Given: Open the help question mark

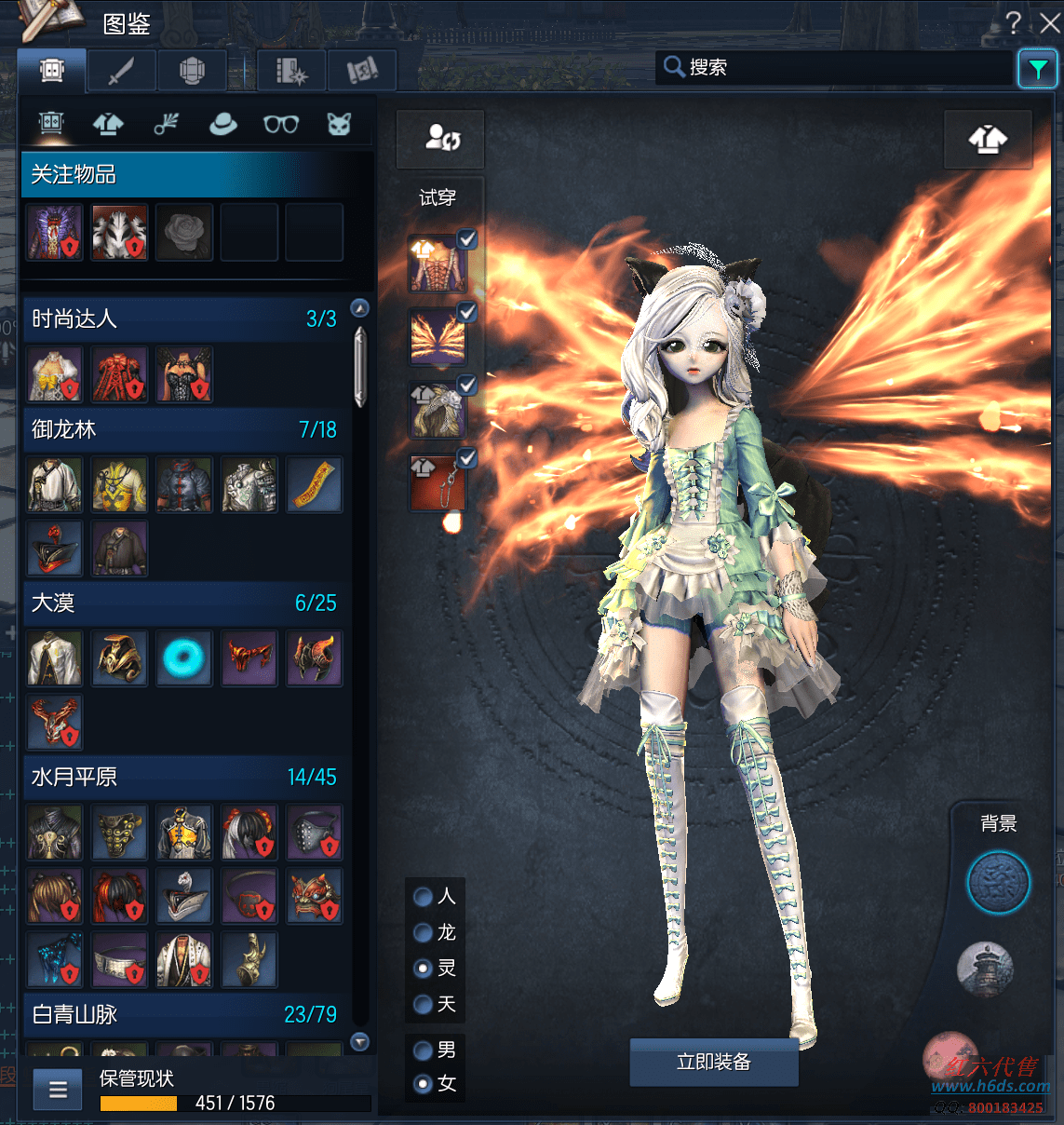Looking at the screenshot, I should pos(1014,23).
